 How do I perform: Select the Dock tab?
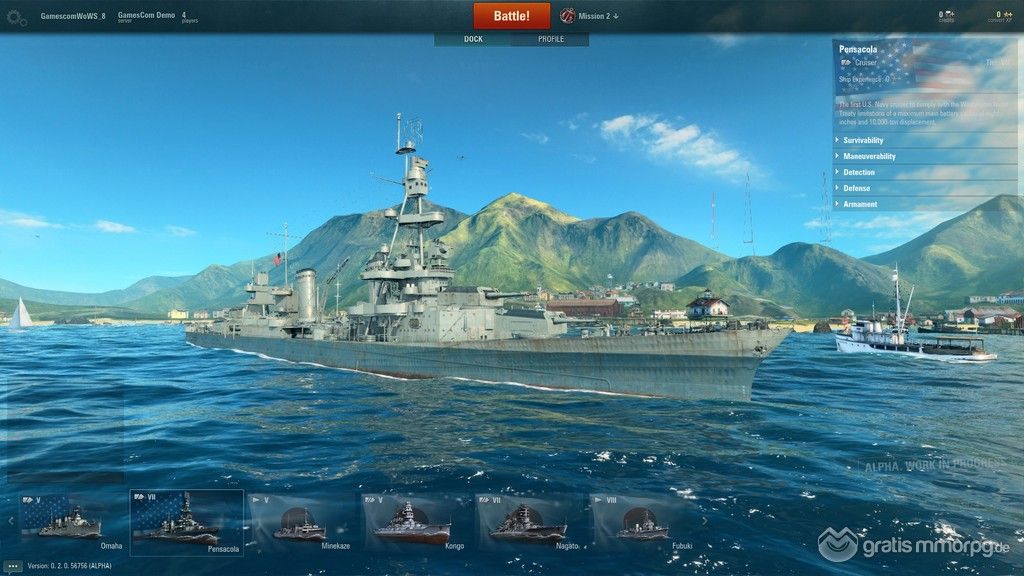(x=473, y=39)
